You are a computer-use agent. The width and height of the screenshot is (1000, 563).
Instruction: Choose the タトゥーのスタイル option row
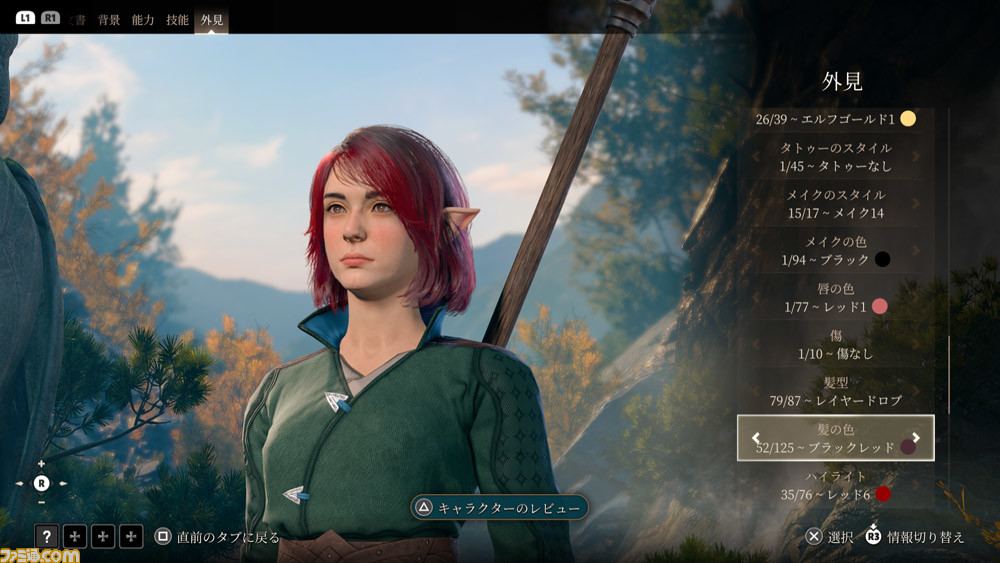point(835,157)
